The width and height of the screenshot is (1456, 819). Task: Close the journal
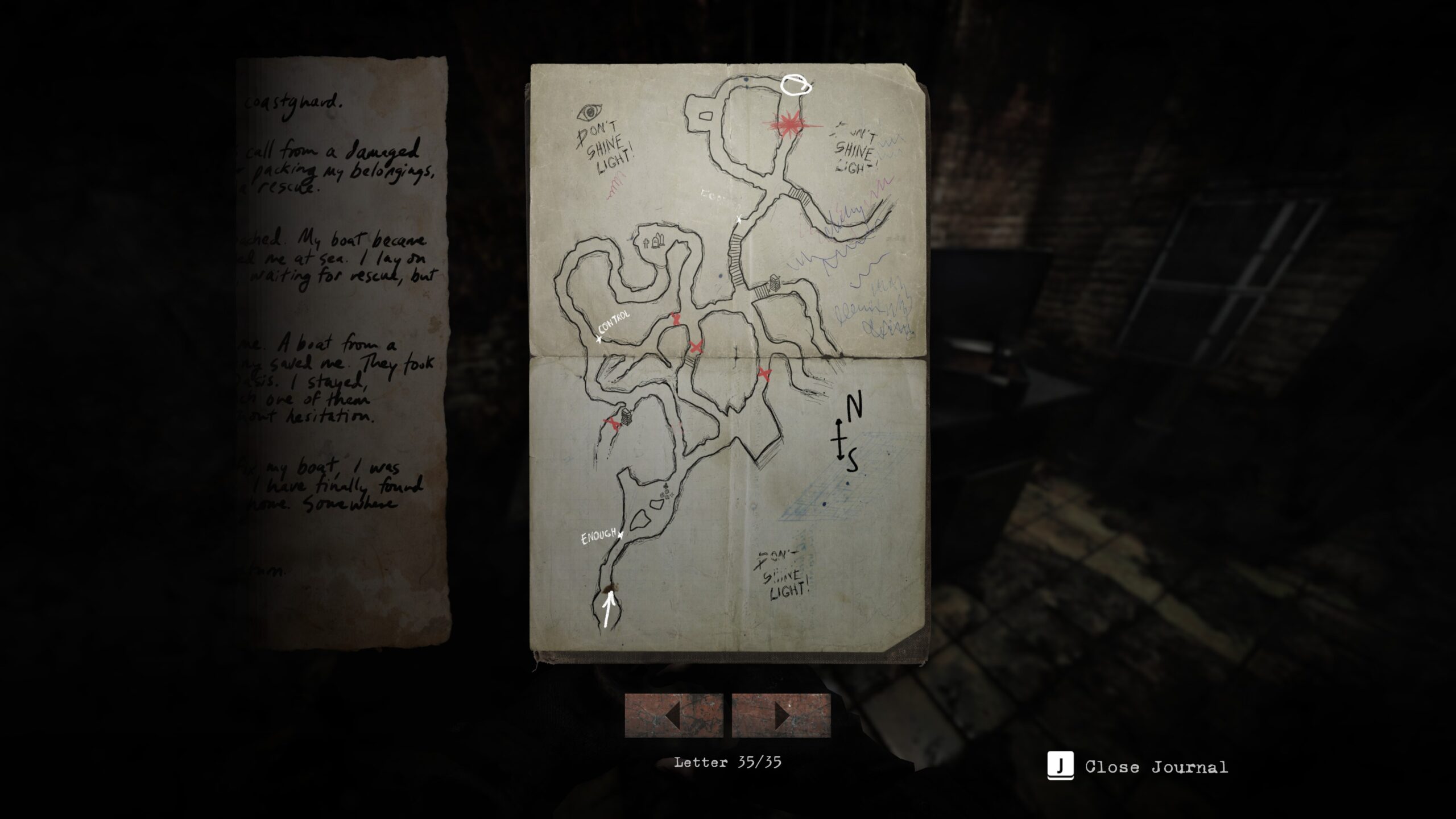point(1137,766)
